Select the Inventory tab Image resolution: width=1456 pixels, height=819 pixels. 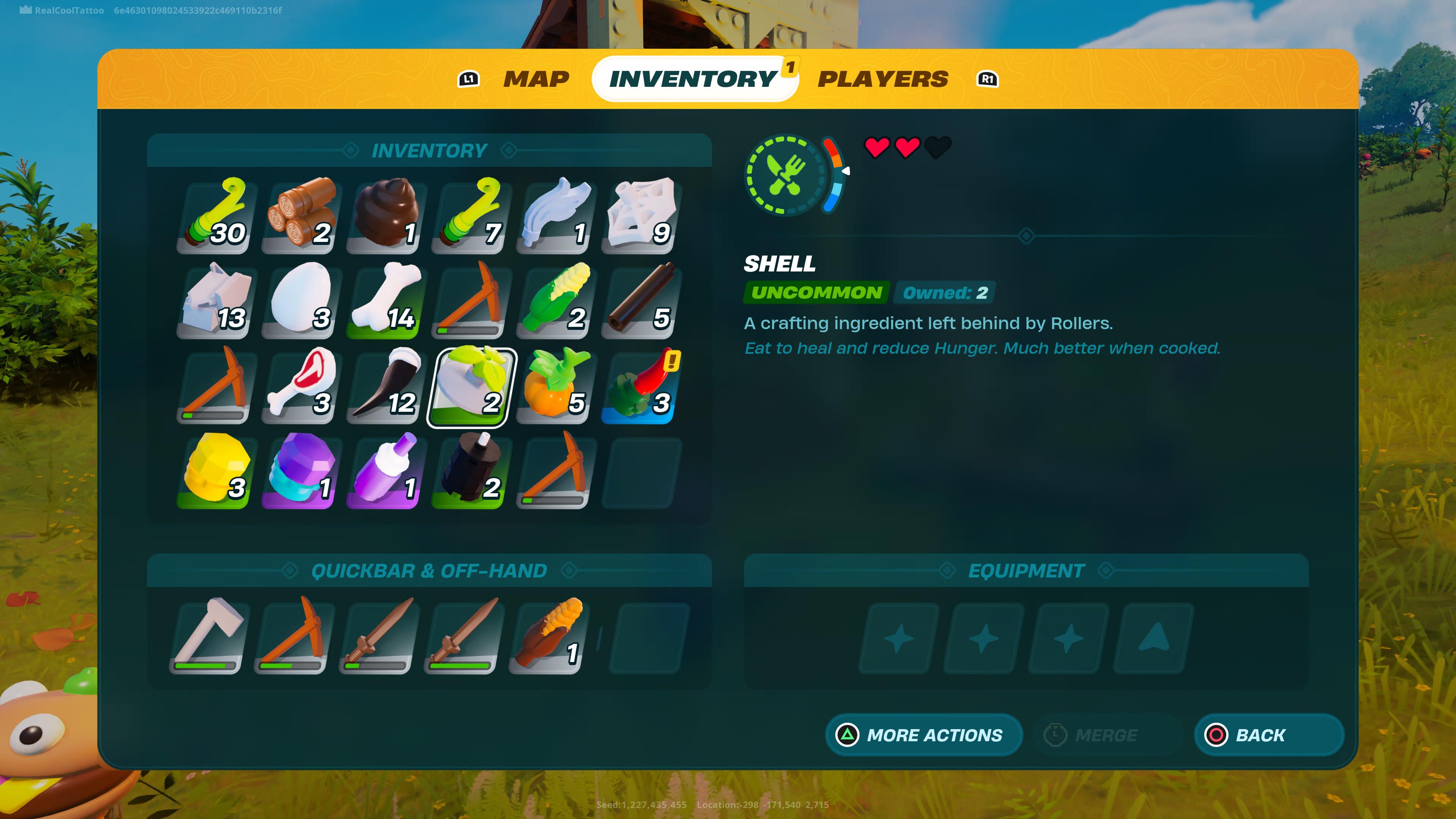pos(693,79)
